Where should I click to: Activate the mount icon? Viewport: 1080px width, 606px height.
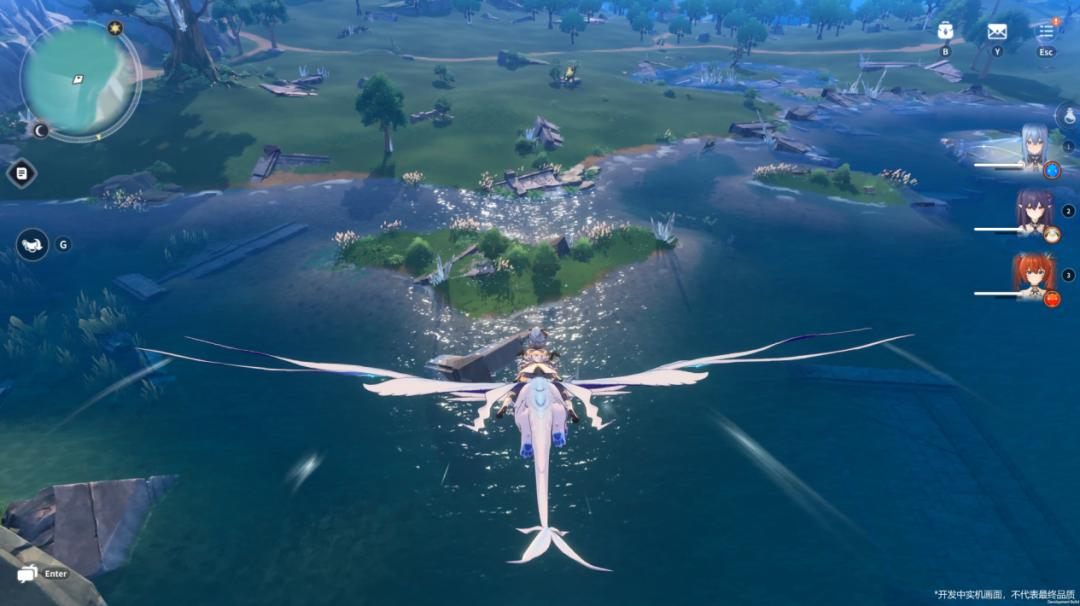pyautogui.click(x=32, y=244)
